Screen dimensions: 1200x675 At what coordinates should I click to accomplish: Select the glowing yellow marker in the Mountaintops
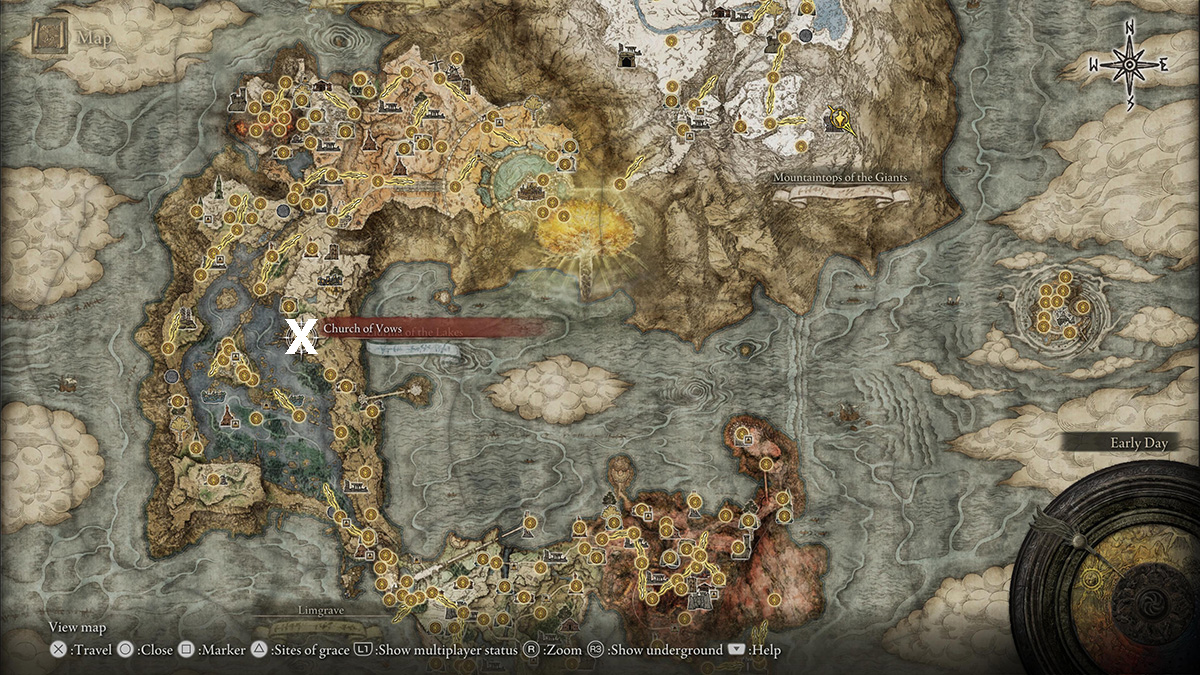(x=841, y=120)
